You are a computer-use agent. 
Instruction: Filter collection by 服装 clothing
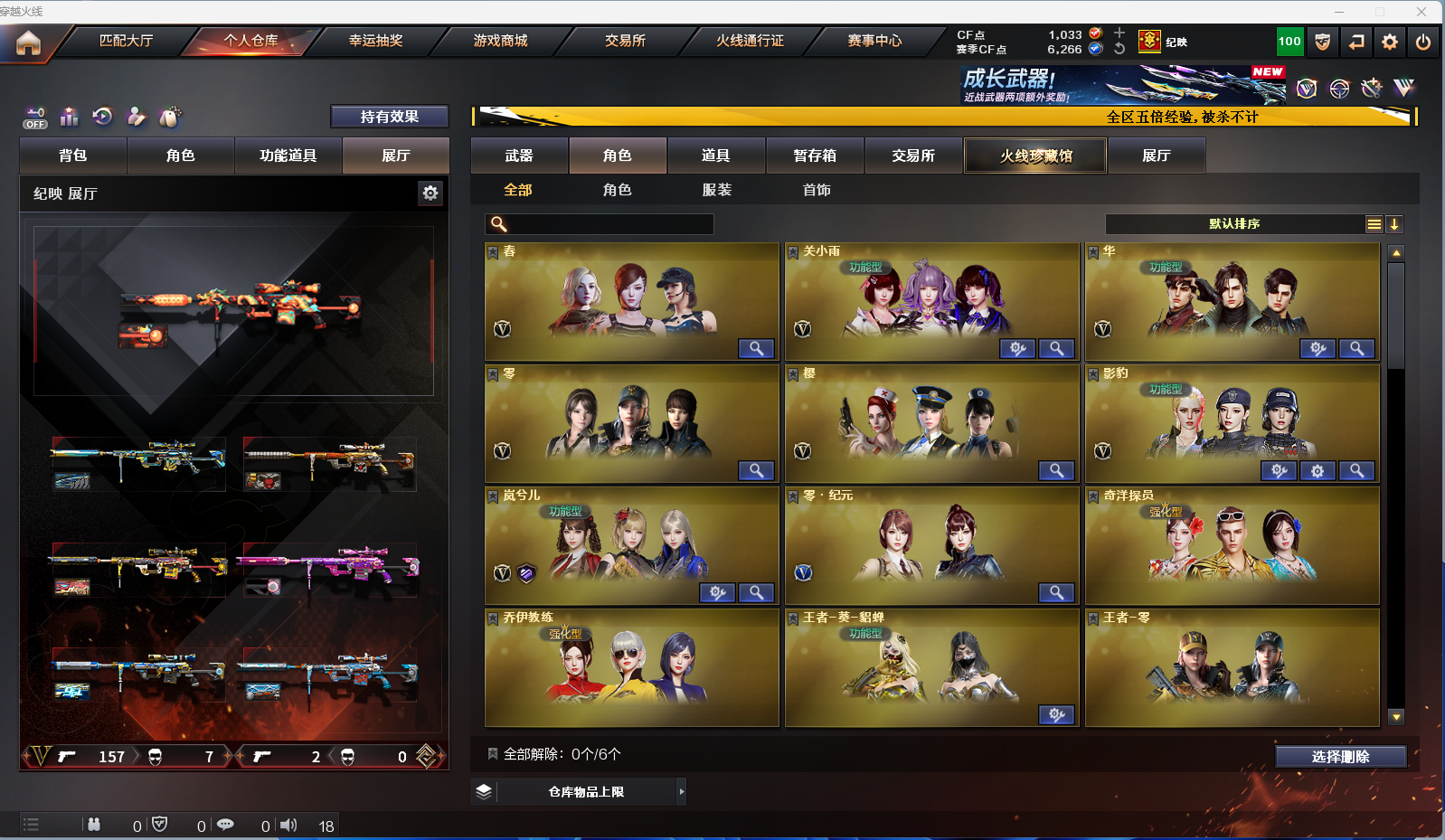(x=717, y=190)
